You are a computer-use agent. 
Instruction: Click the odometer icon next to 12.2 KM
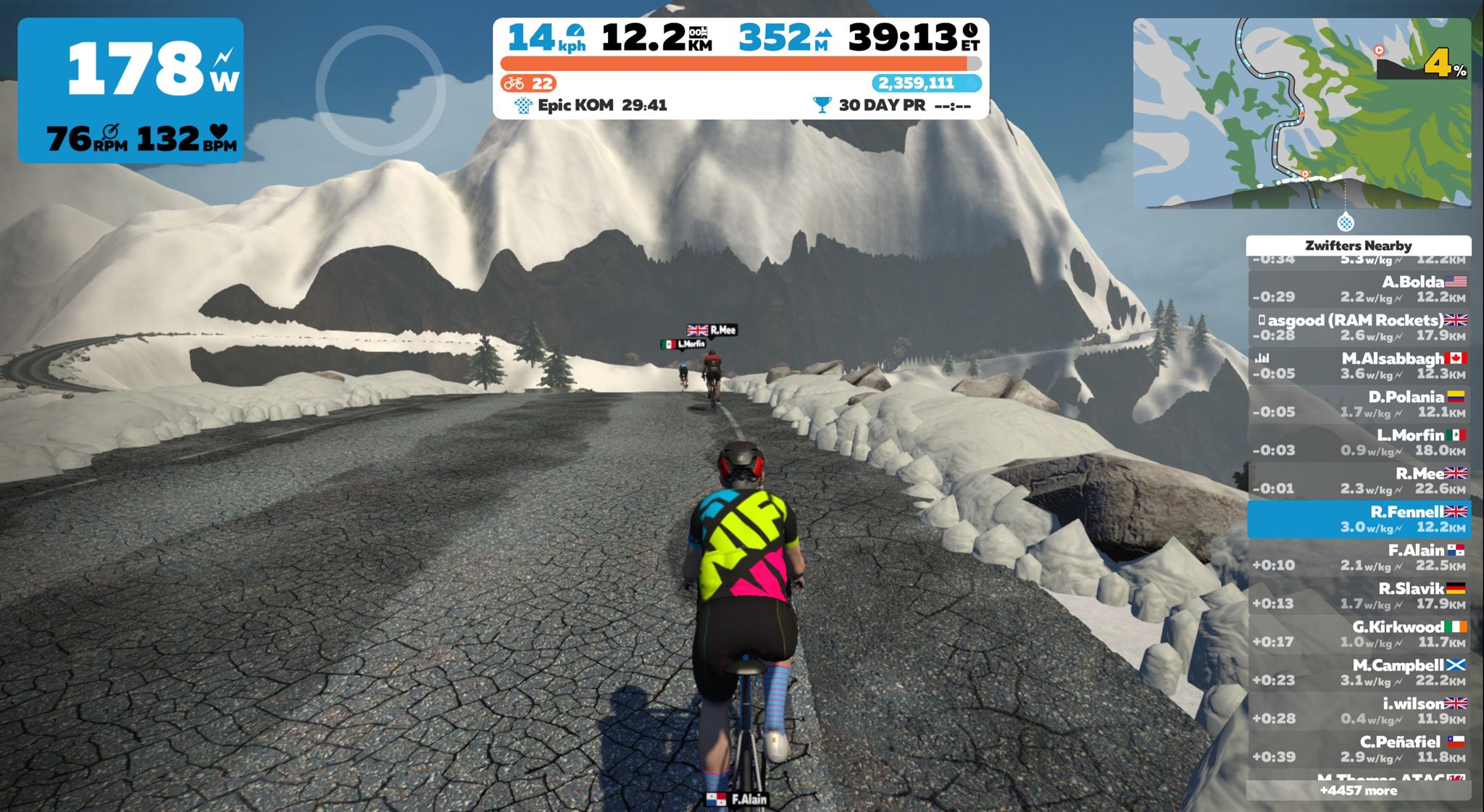pos(700,33)
